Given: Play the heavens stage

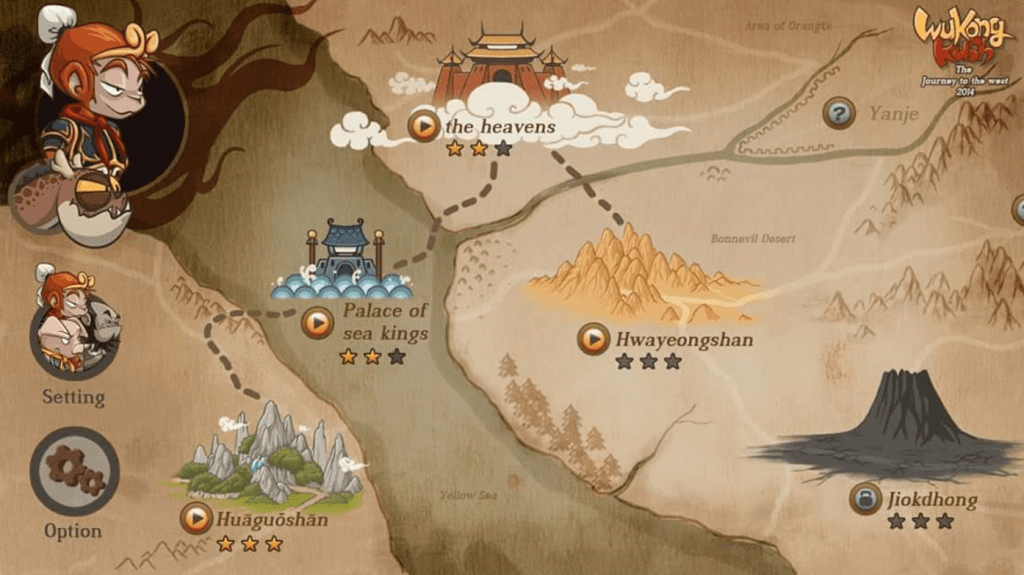Looking at the screenshot, I should click(x=424, y=126).
